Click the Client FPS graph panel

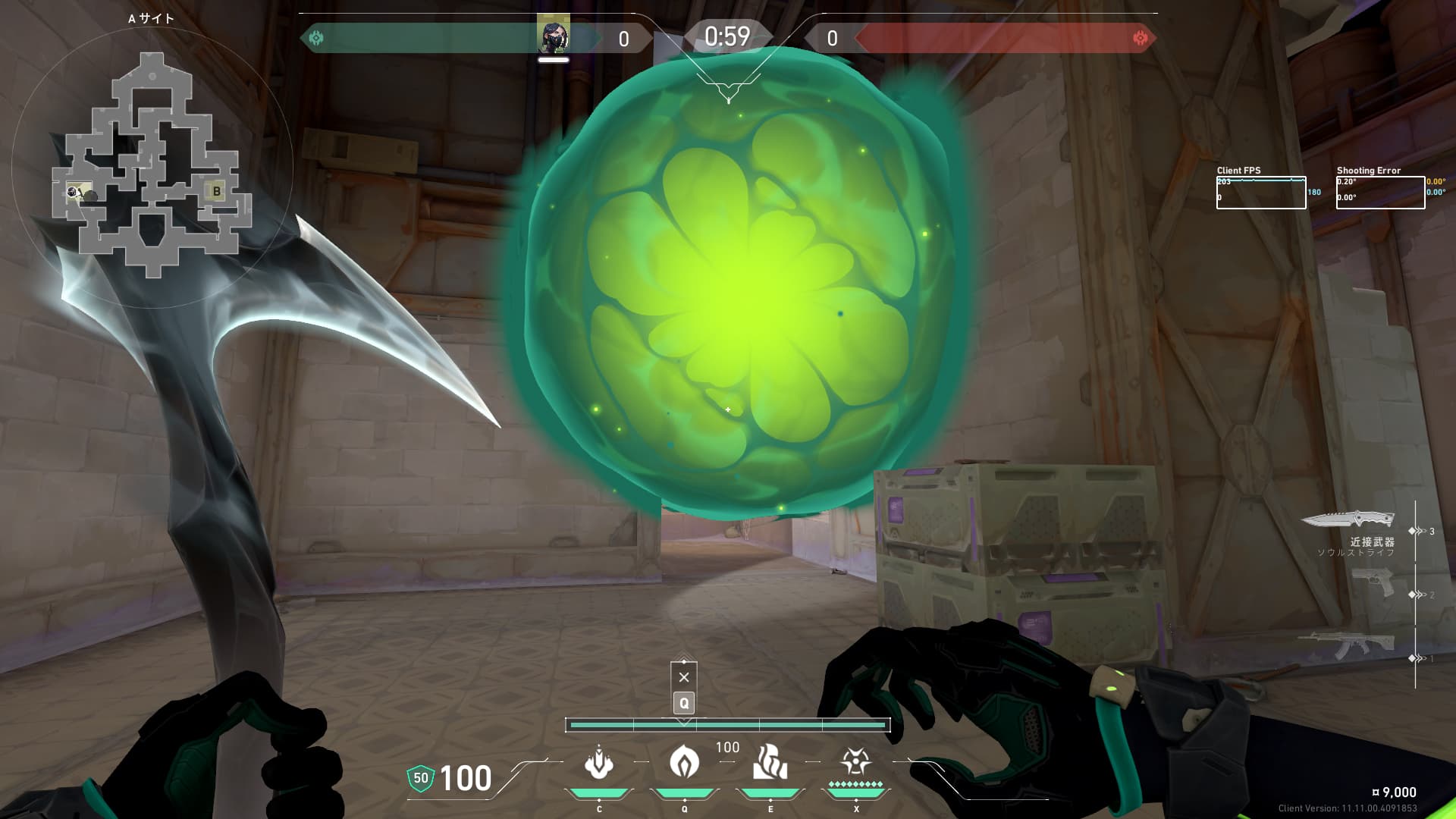(x=1261, y=193)
